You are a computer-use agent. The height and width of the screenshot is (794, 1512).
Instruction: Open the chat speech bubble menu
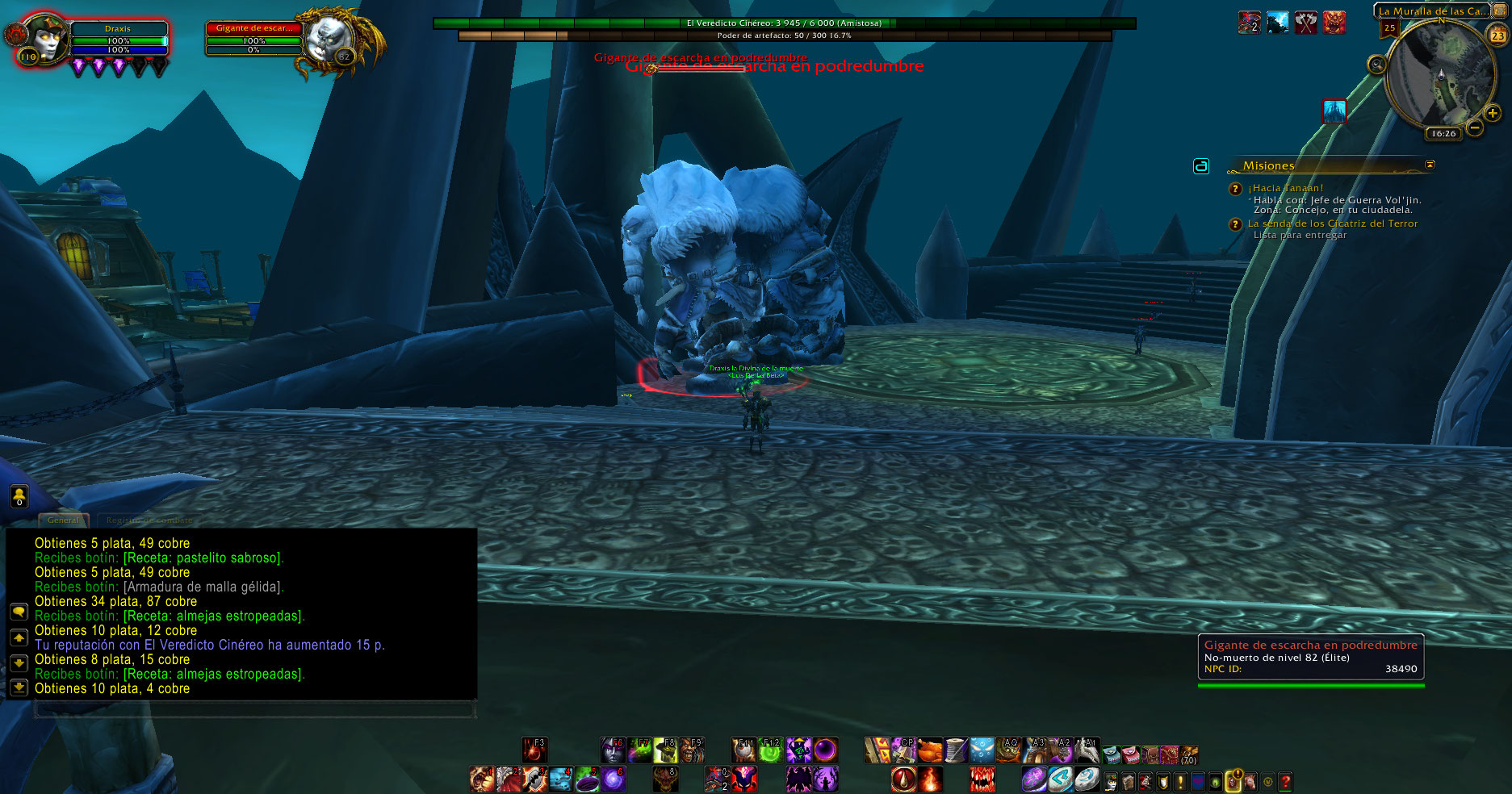(x=19, y=612)
